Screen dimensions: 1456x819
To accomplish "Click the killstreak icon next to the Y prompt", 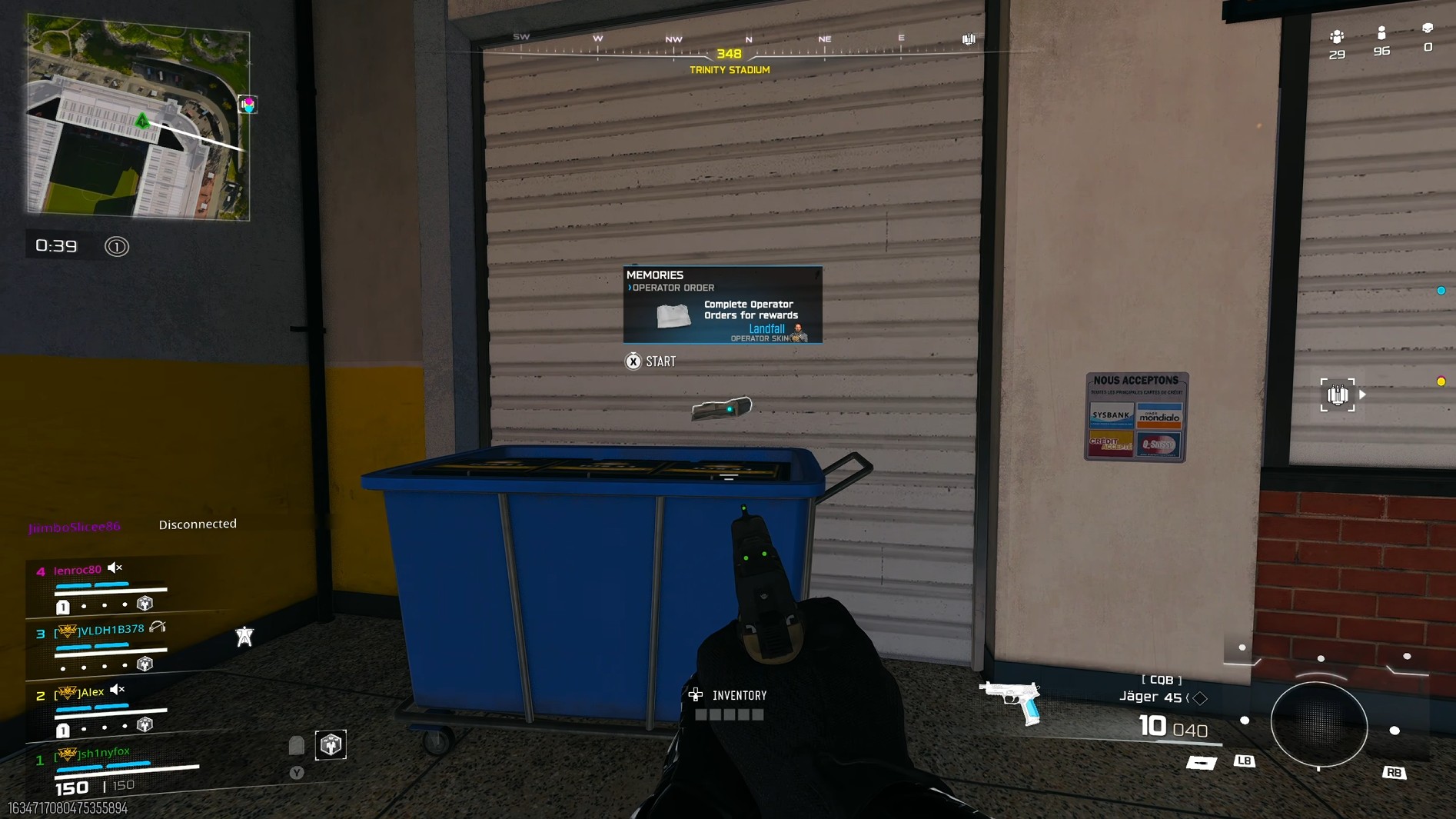I will pyautogui.click(x=330, y=744).
